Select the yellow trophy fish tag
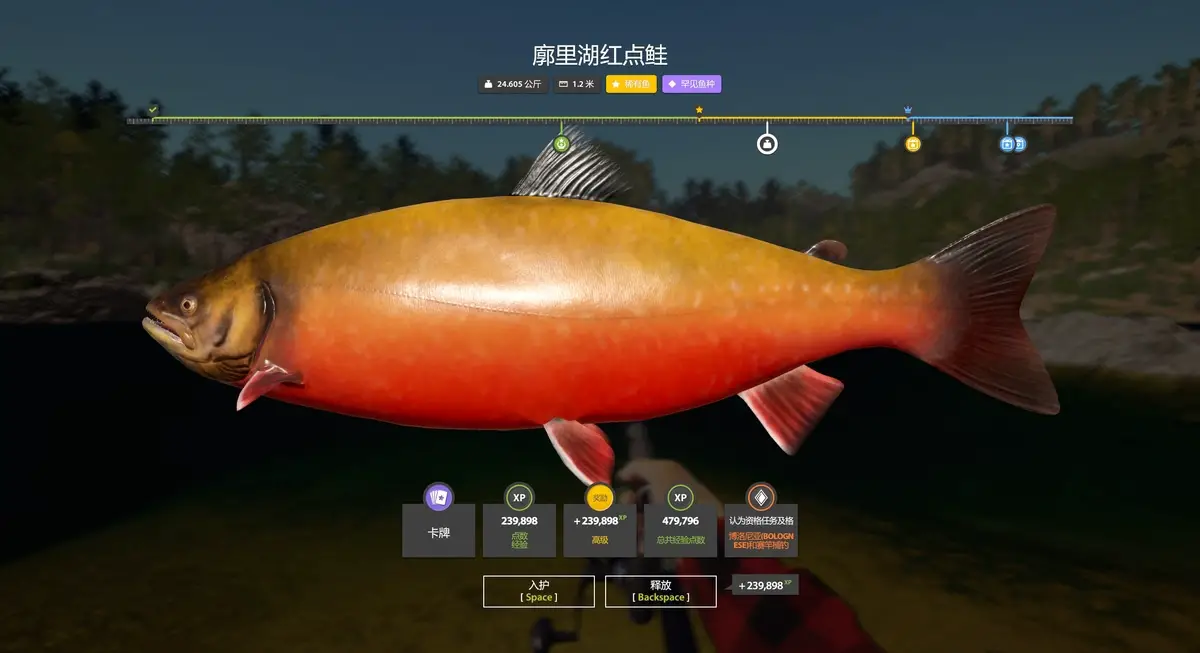Image resolution: width=1200 pixels, height=653 pixels. click(631, 84)
